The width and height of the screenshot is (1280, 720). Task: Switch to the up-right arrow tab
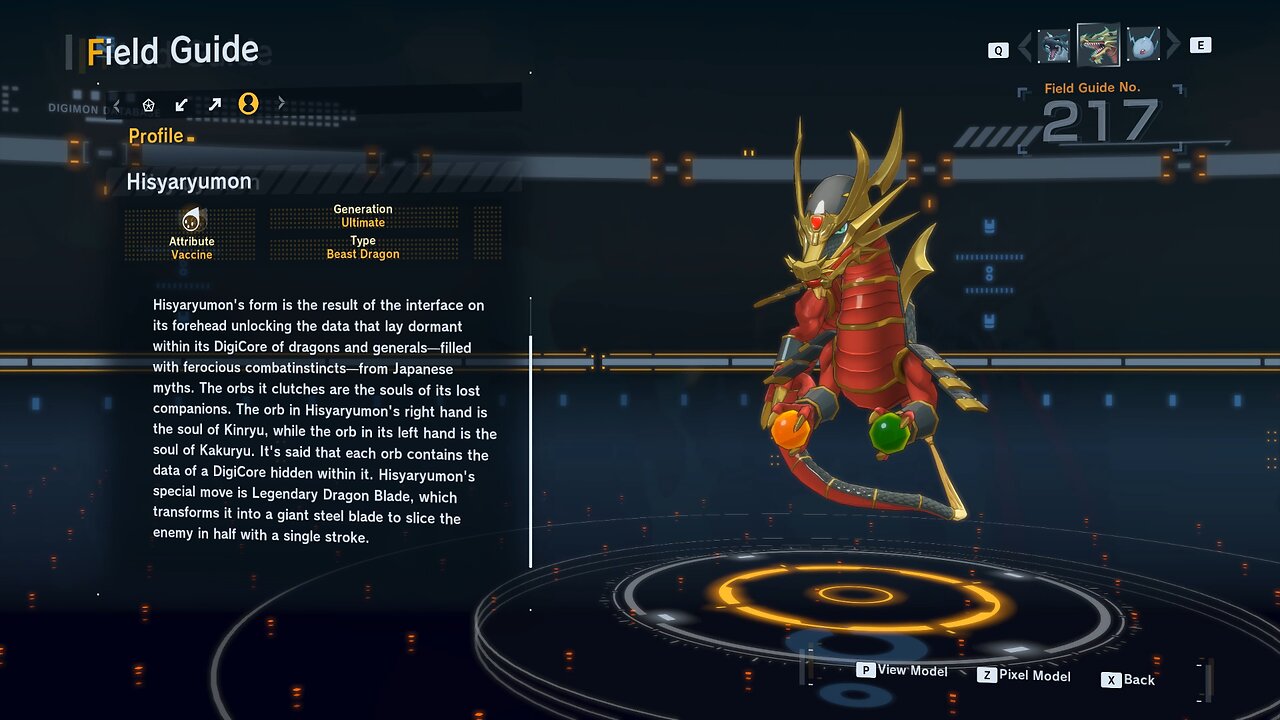(x=215, y=104)
